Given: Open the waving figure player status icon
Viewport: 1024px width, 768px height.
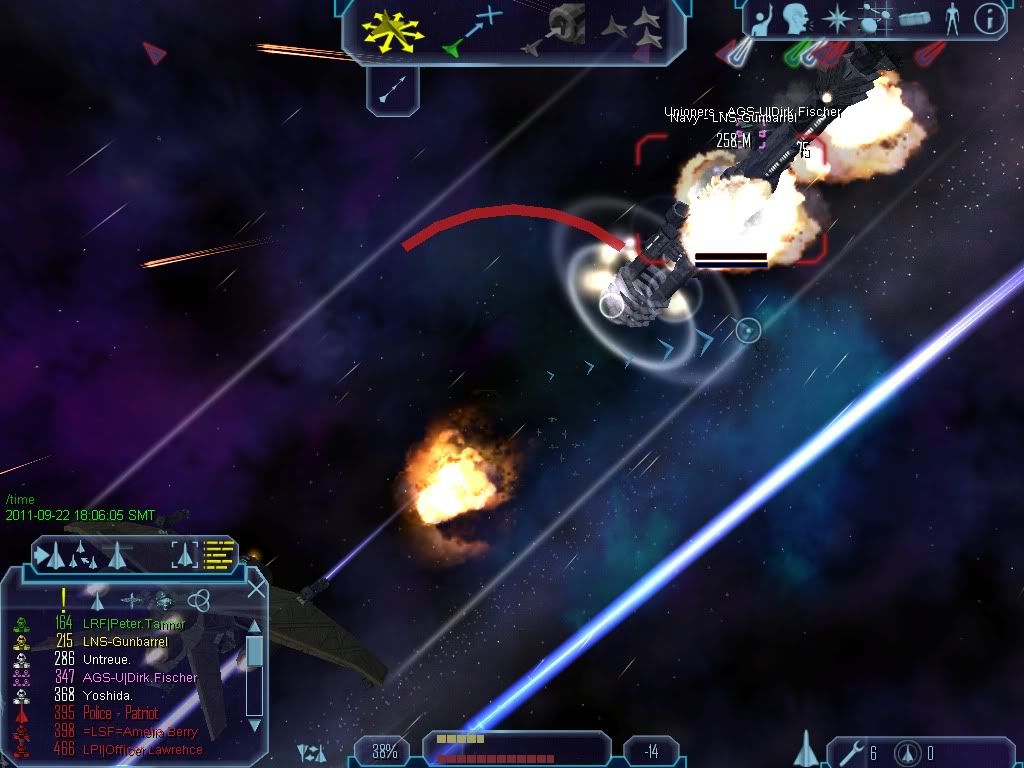Looking at the screenshot, I should click(x=762, y=20).
